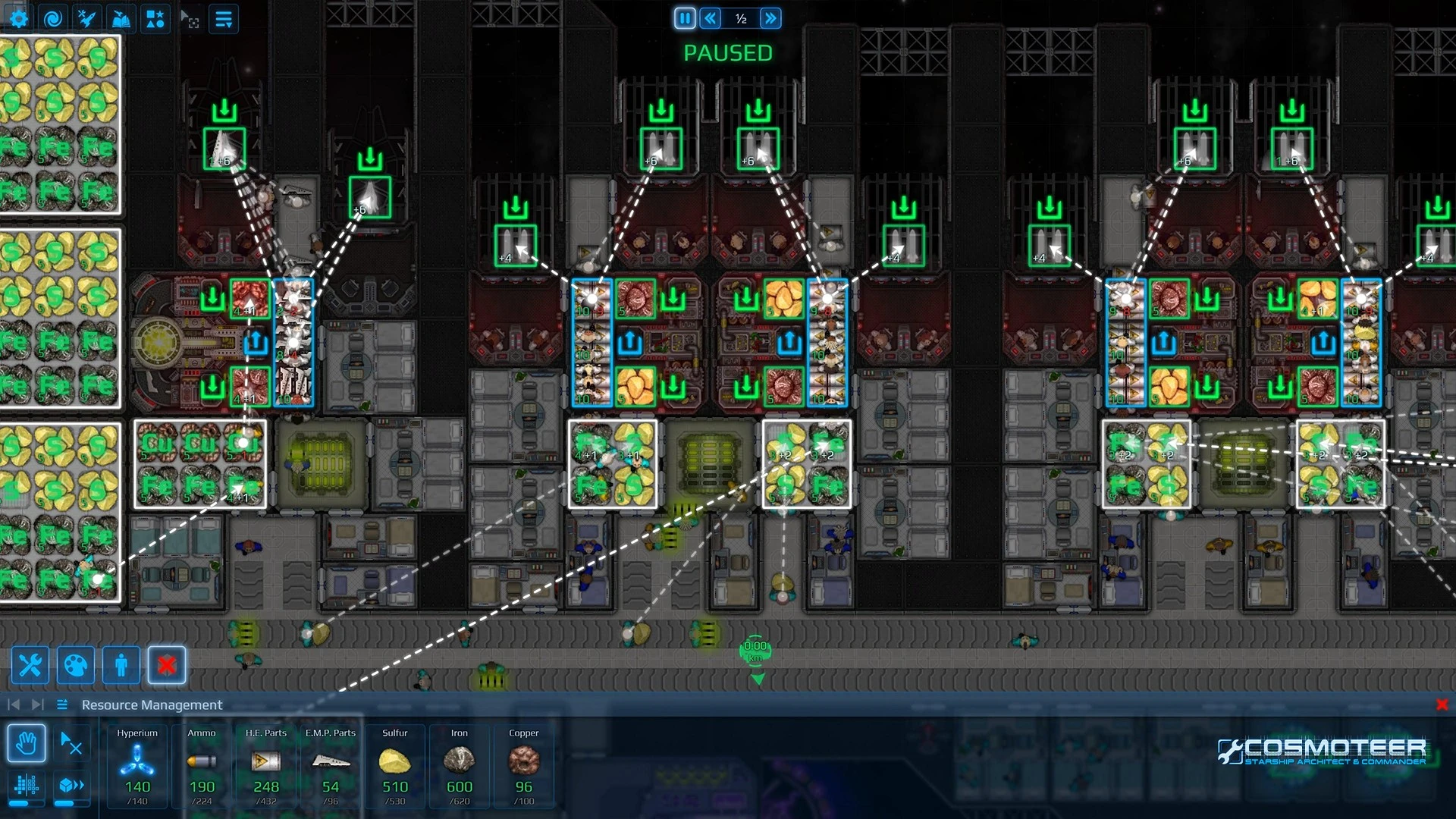The width and height of the screenshot is (1456, 819).
Task: Select the Sulfur resource tile
Action: tap(395, 764)
